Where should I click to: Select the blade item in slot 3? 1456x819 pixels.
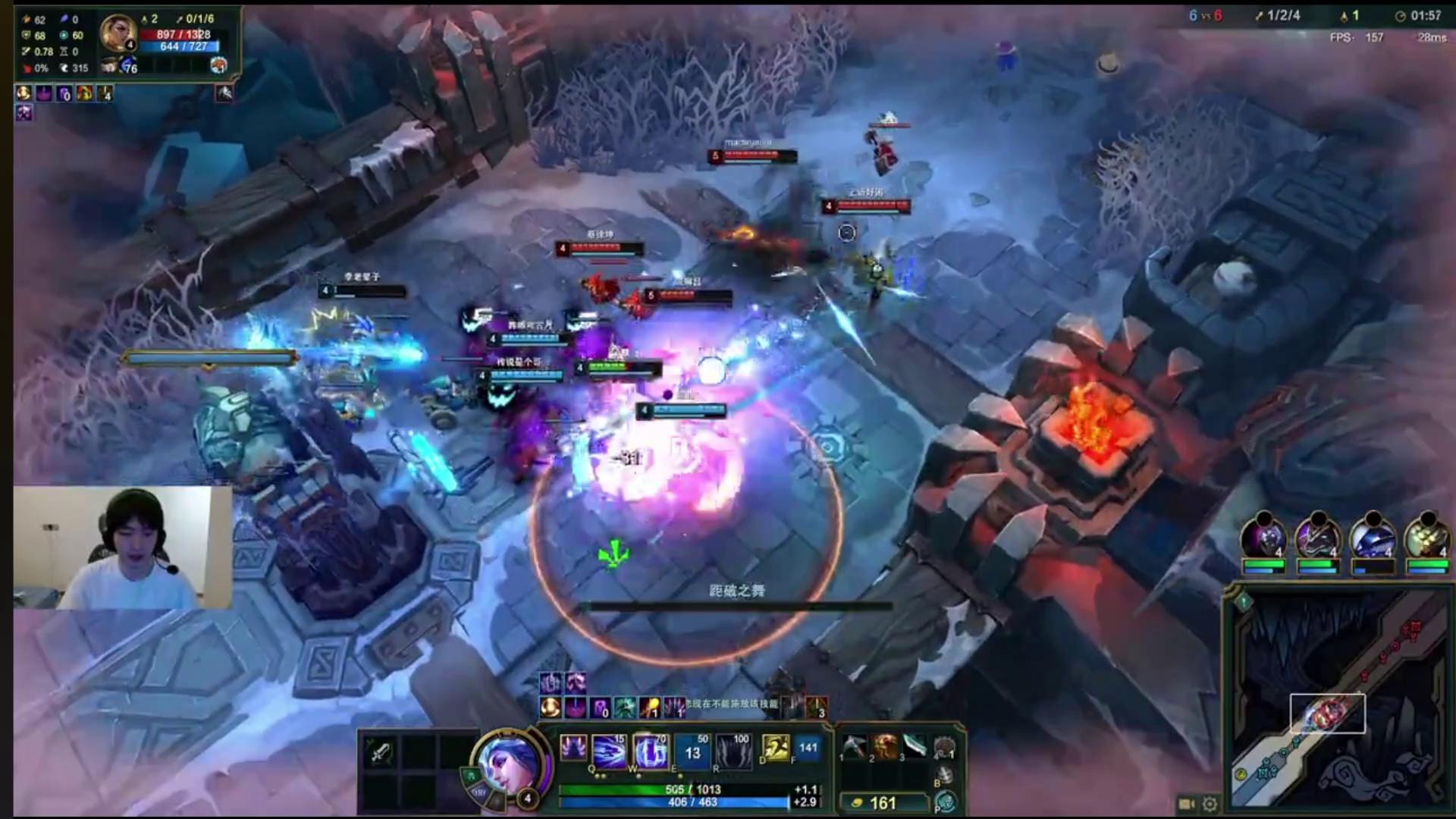click(x=915, y=747)
